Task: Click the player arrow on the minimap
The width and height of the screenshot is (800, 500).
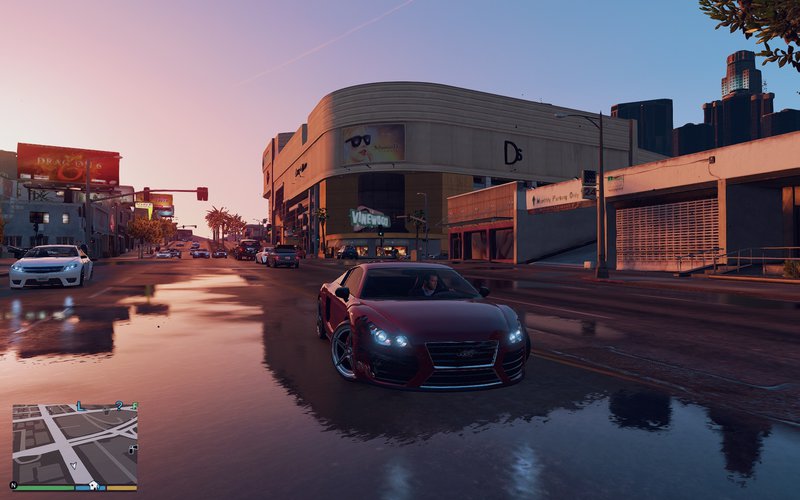Action: coord(74,465)
